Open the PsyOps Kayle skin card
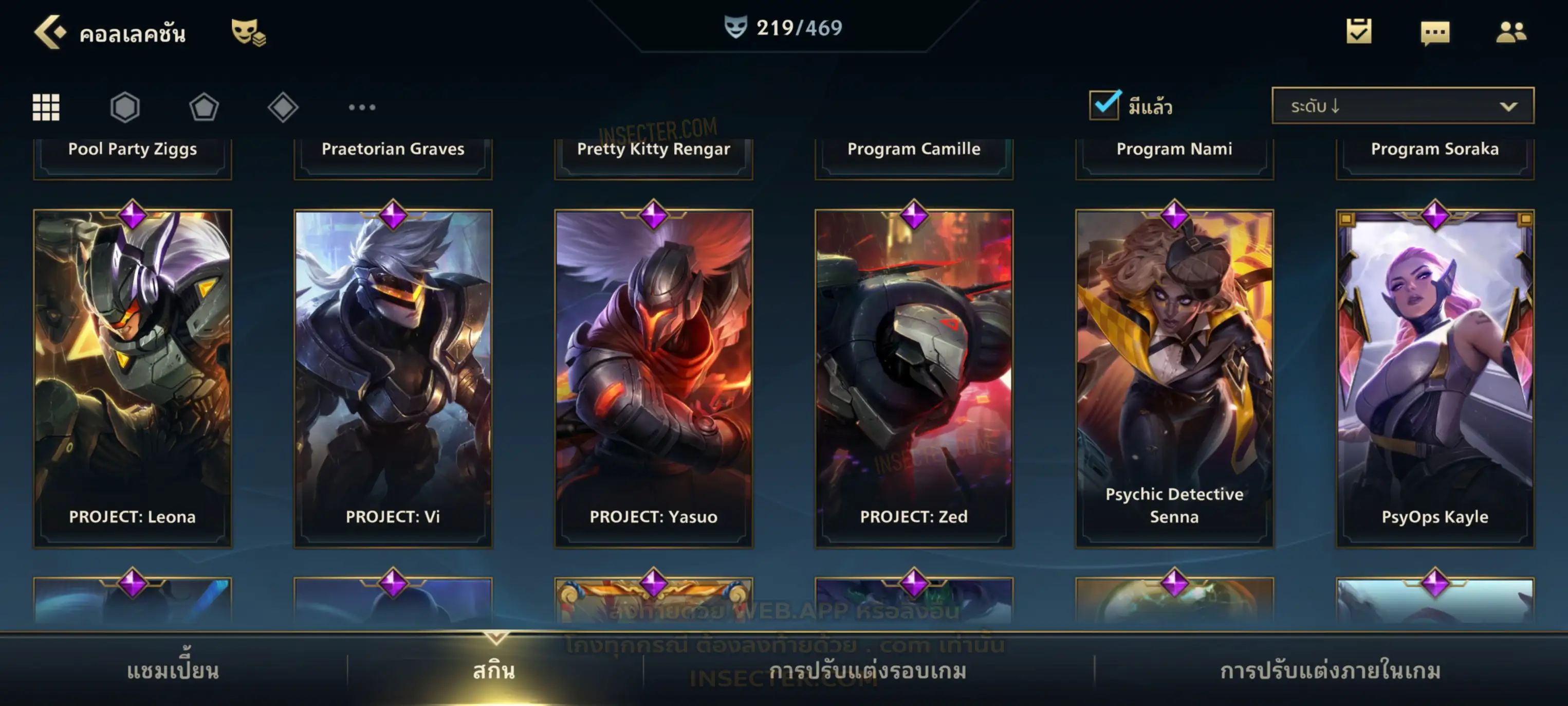 click(x=1434, y=377)
